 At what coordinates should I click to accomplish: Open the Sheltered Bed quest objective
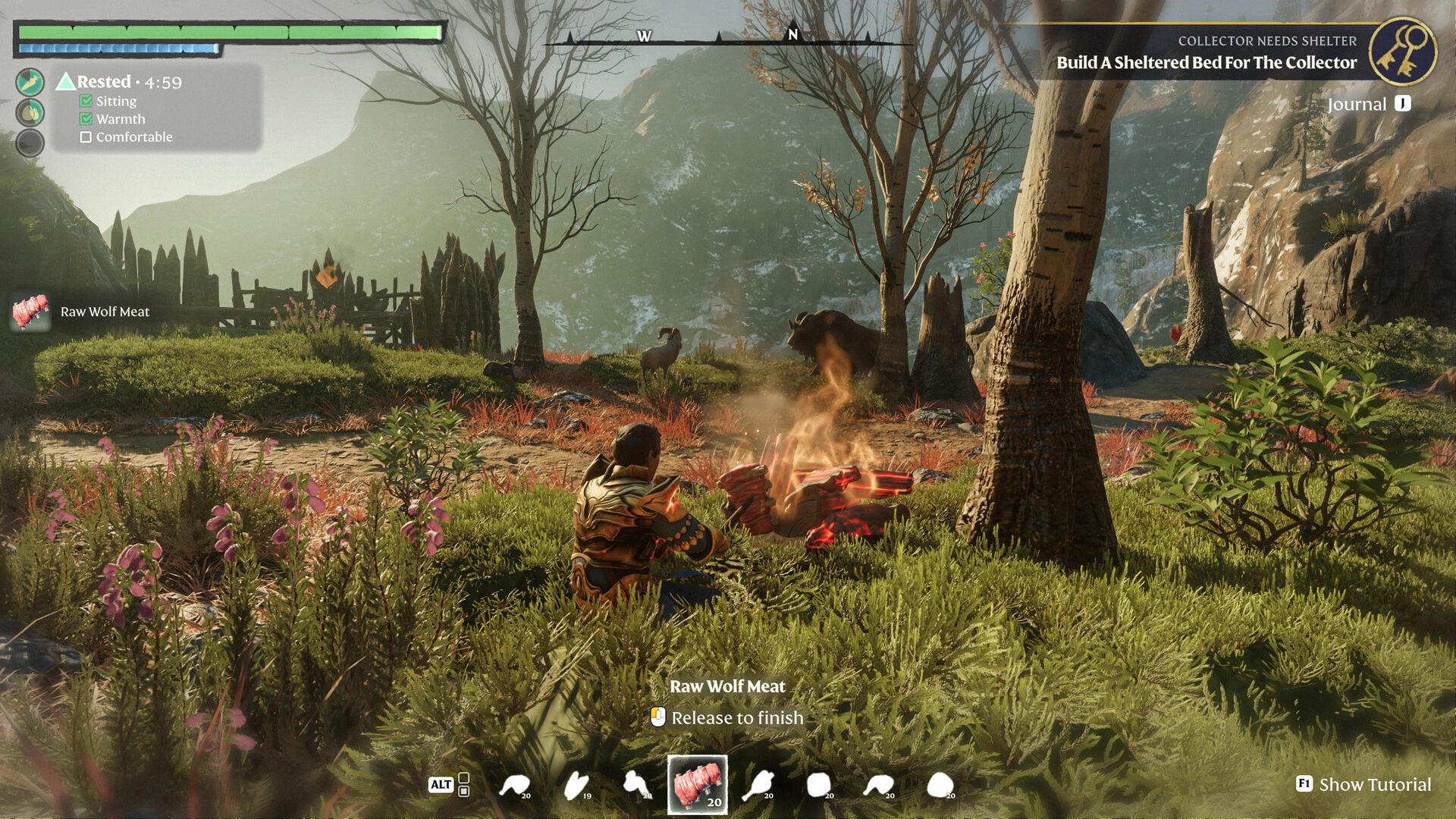point(1206,63)
